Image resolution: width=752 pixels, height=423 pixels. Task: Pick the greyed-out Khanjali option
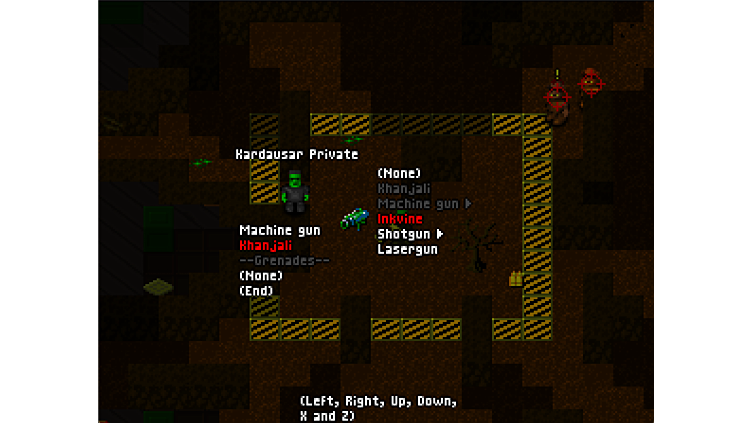point(404,188)
